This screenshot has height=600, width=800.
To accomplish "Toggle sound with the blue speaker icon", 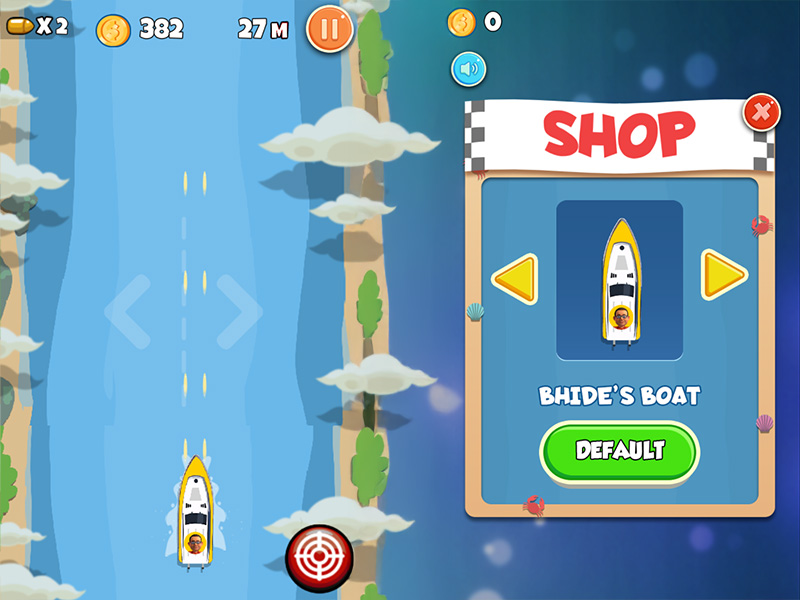I will click(468, 69).
